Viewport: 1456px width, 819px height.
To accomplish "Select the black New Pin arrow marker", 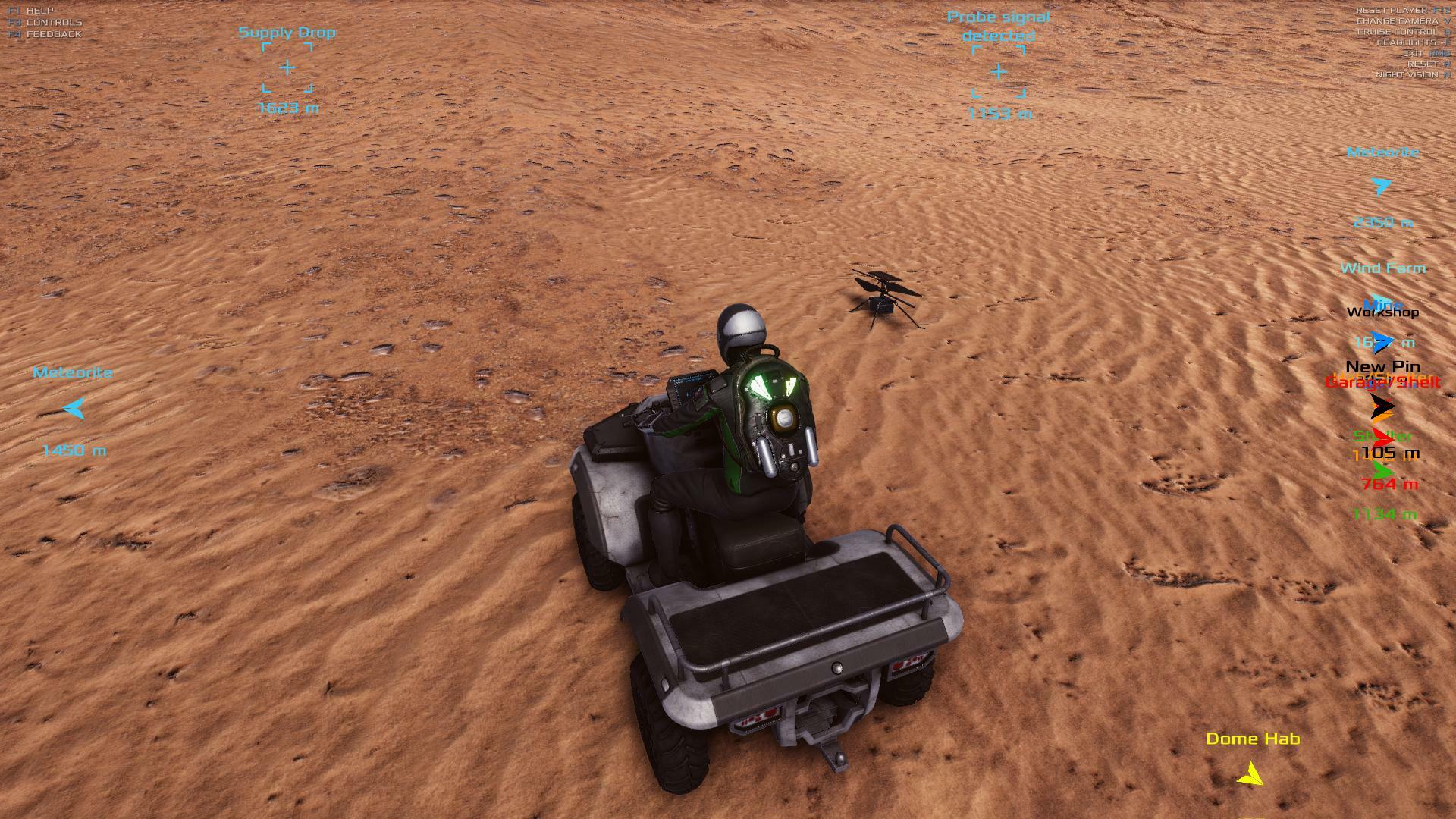I will click(x=1381, y=404).
